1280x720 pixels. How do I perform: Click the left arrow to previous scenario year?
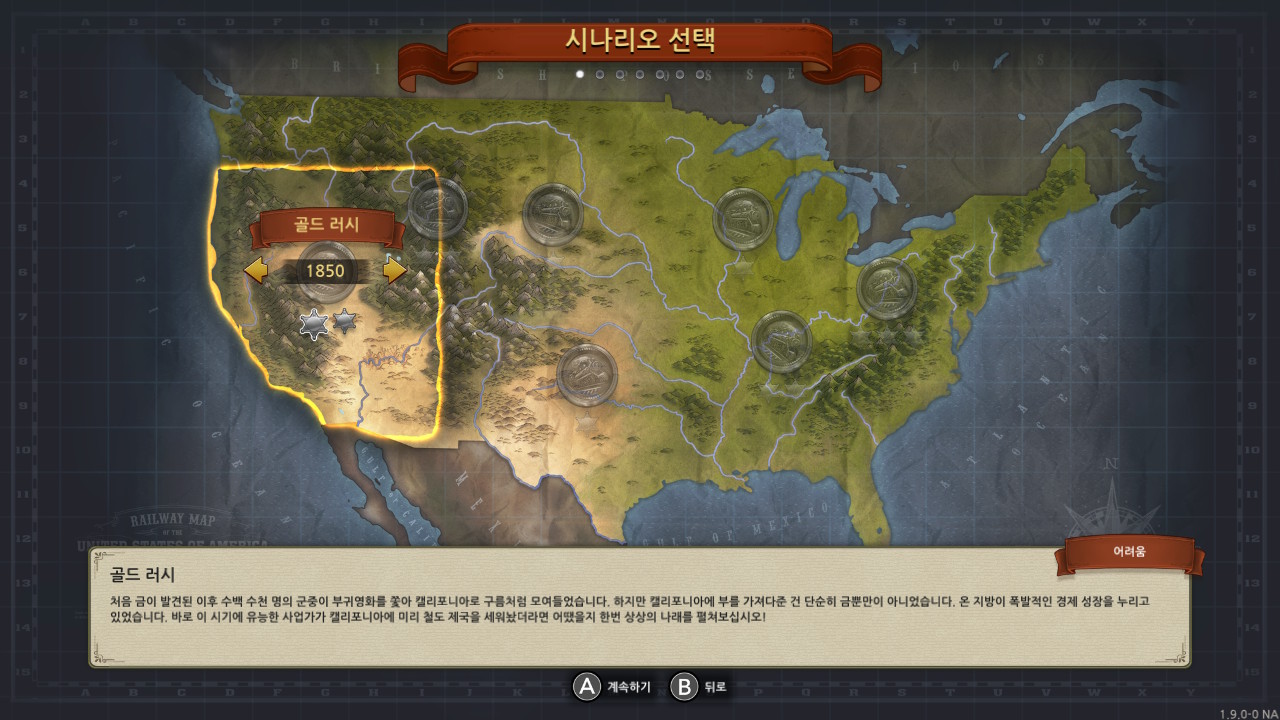(x=254, y=270)
